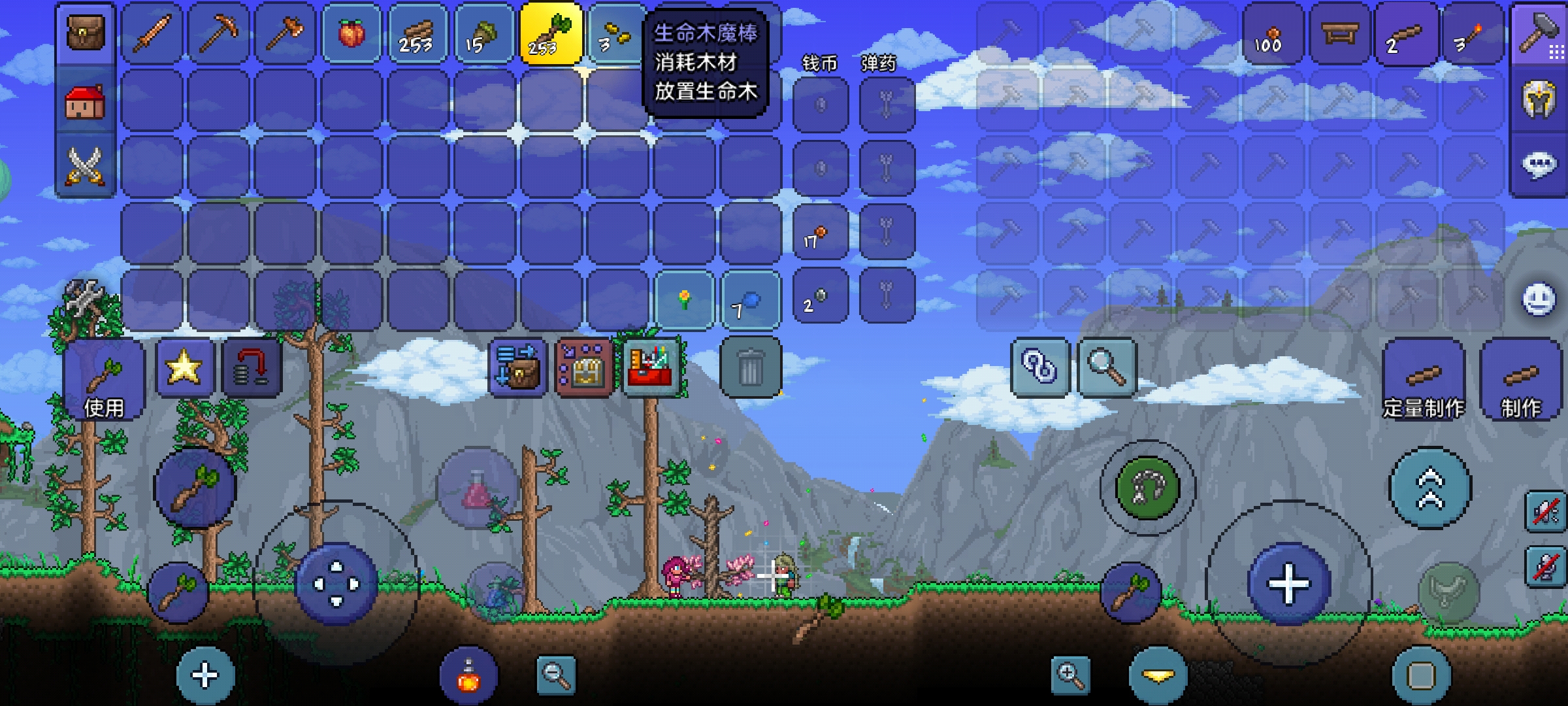Activate the grappling hook button
Viewport: 1568px width, 706px height.
pos(1148,488)
